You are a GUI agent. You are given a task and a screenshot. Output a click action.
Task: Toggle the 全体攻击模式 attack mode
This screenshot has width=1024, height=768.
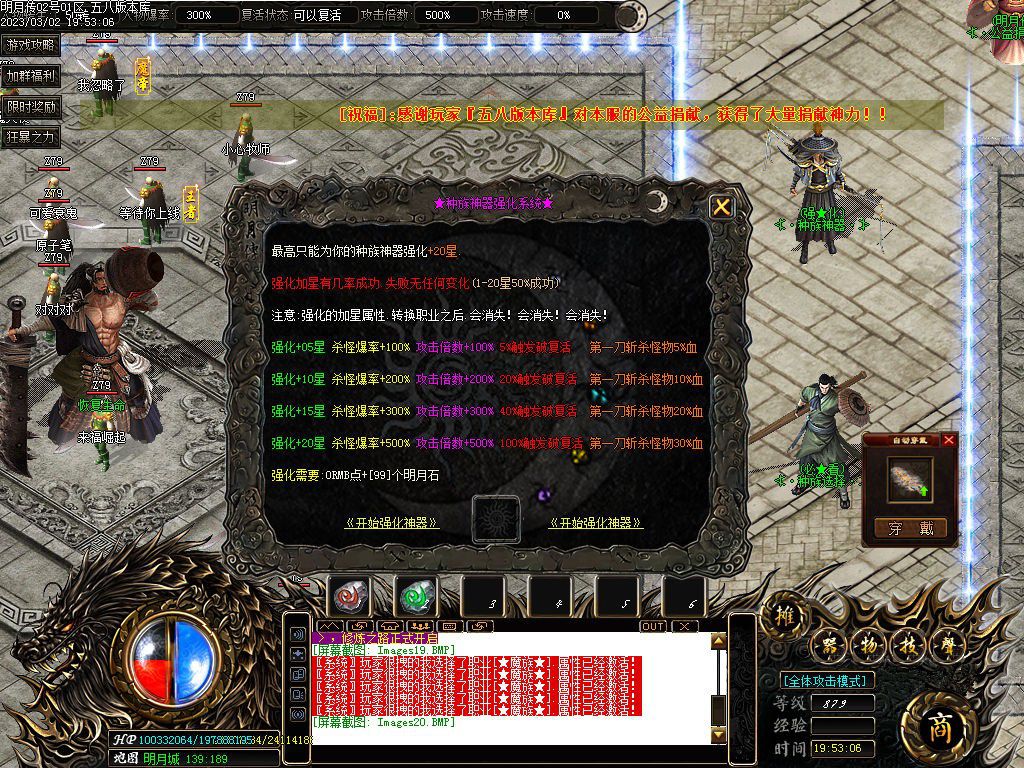tap(826, 681)
